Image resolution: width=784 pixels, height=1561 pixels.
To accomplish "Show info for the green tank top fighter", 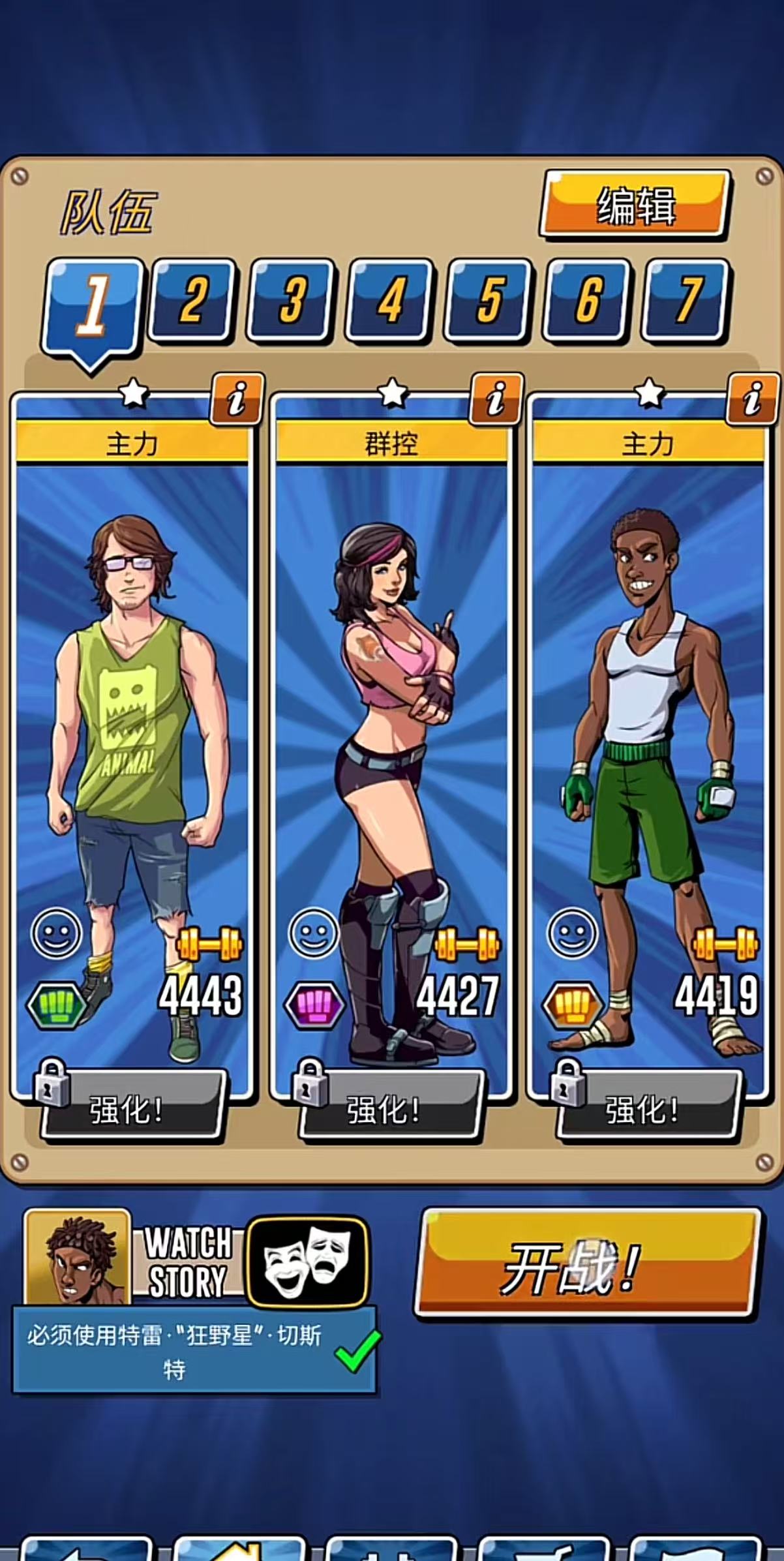I will [237, 399].
